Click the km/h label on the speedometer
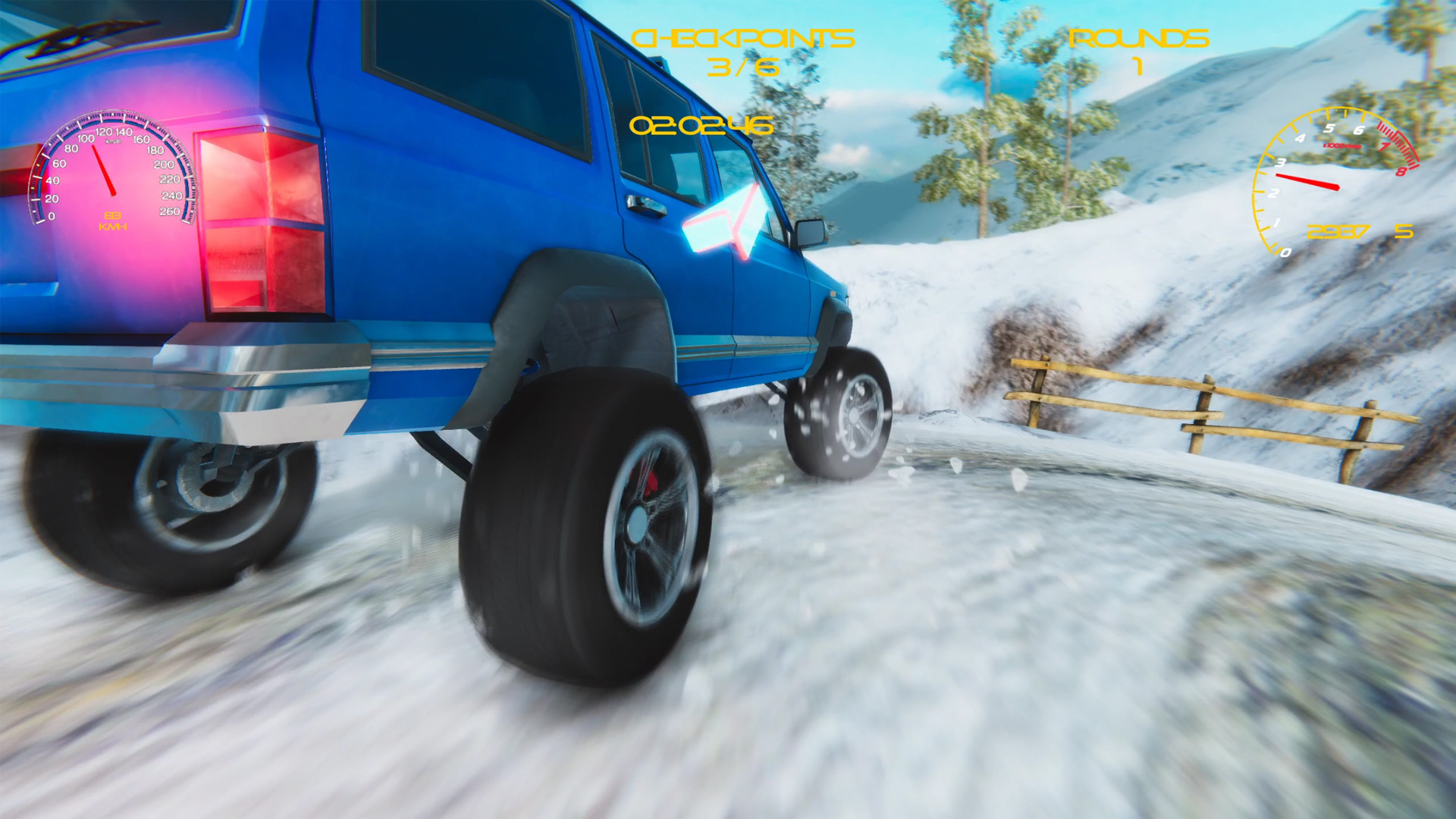The width and height of the screenshot is (1456, 819). (114, 141)
